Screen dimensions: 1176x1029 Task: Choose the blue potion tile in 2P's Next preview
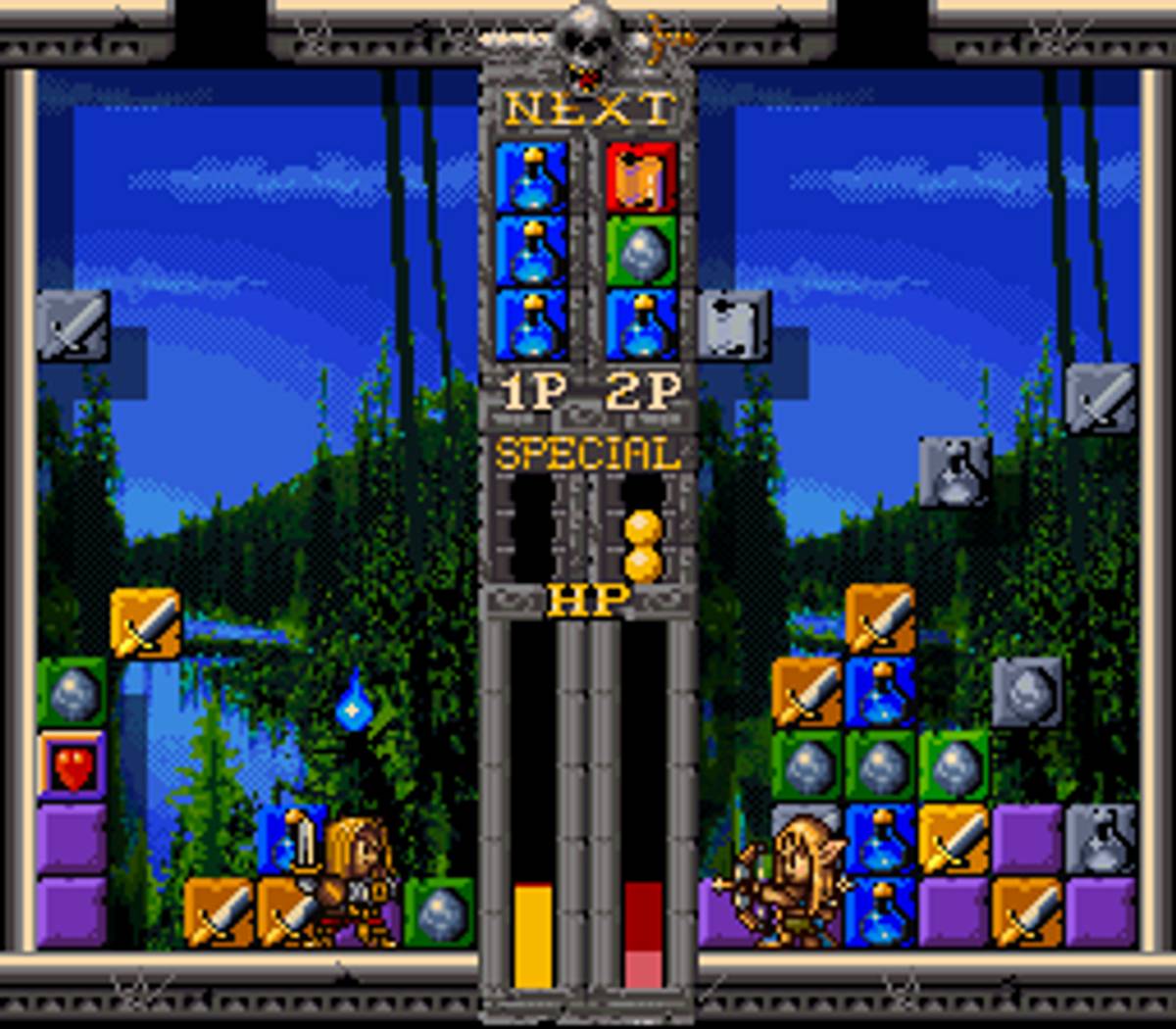coord(642,324)
